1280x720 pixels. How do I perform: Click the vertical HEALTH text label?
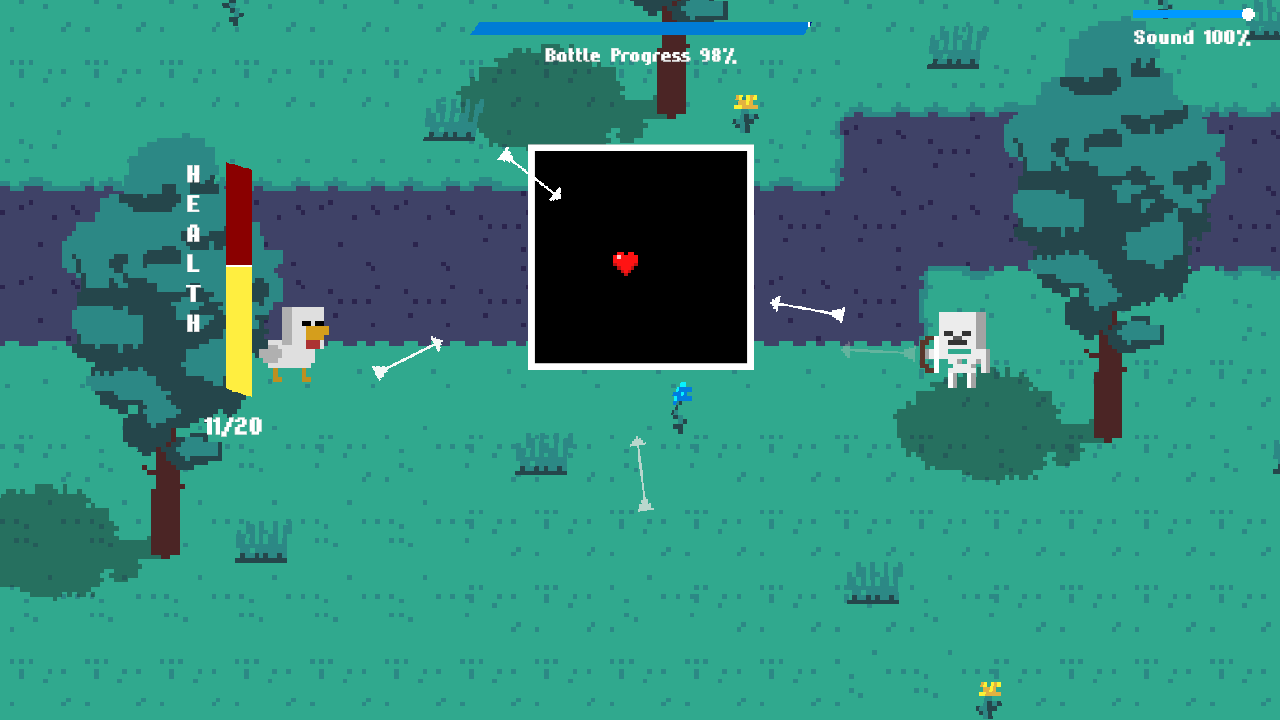tap(193, 245)
